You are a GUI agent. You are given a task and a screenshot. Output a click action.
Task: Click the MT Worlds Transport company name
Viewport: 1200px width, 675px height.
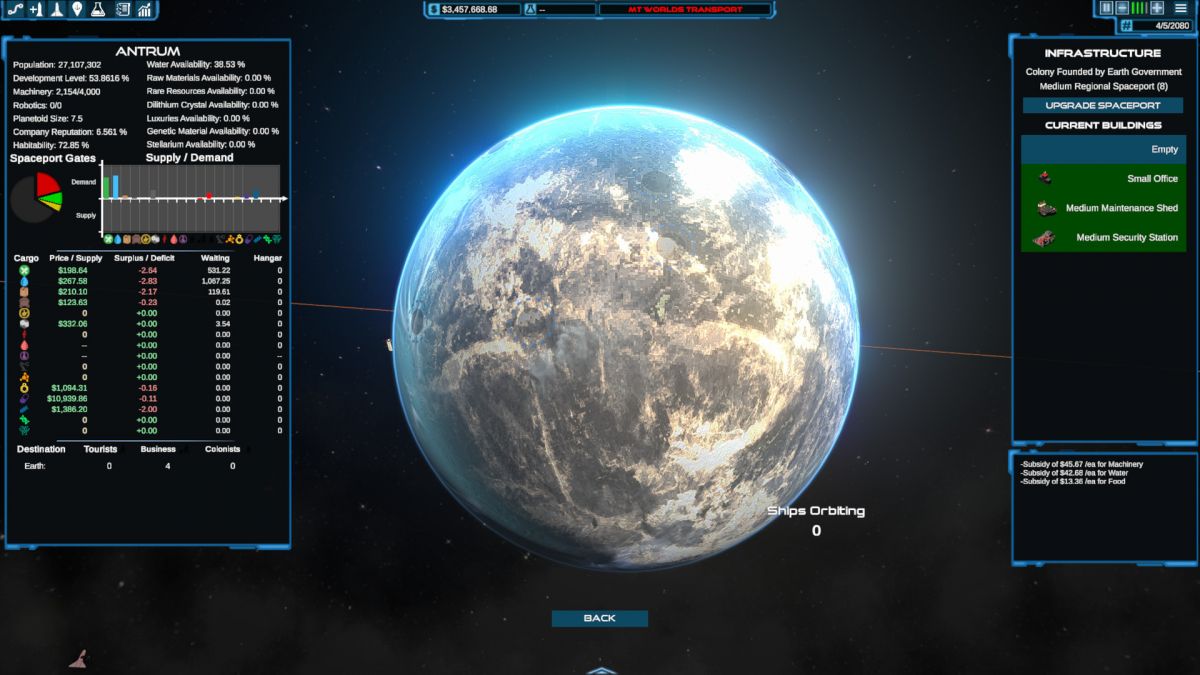pos(685,9)
